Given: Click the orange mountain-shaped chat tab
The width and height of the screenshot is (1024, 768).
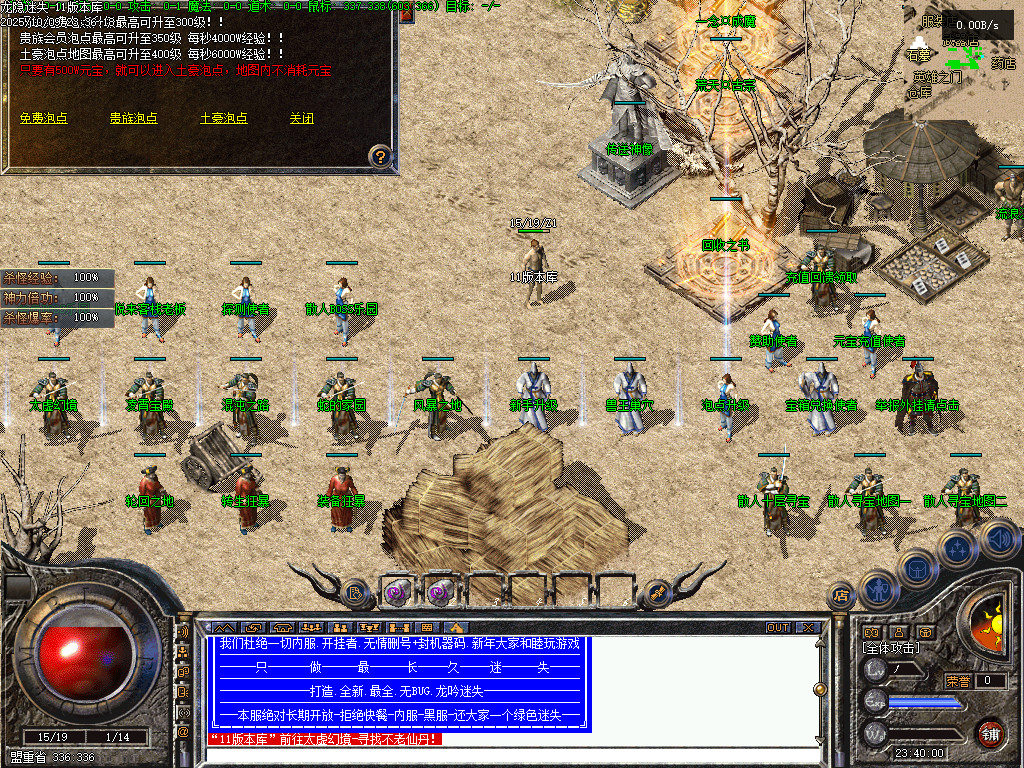Looking at the screenshot, I should 224,628.
